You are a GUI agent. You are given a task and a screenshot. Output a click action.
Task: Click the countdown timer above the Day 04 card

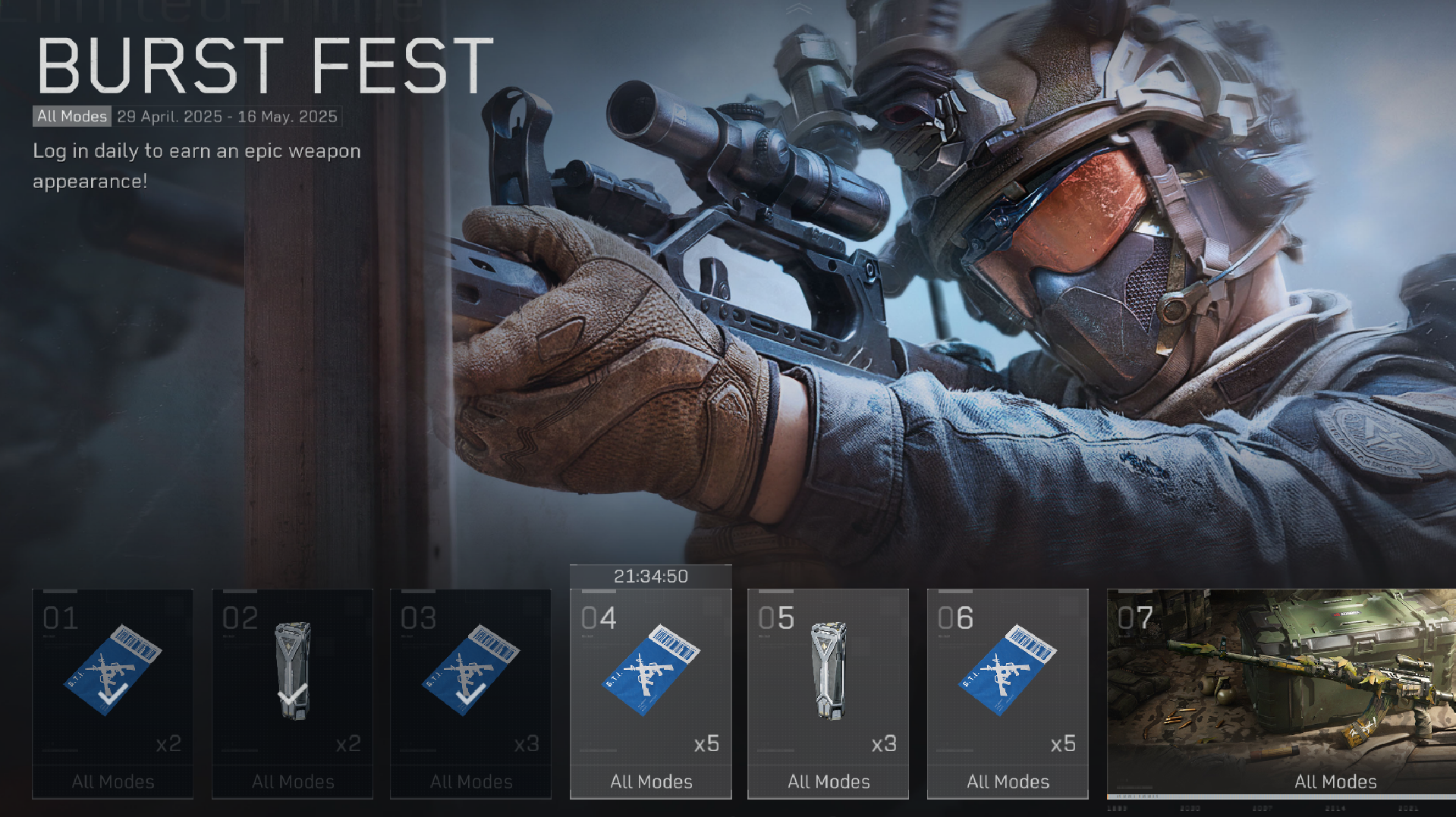[x=651, y=577]
